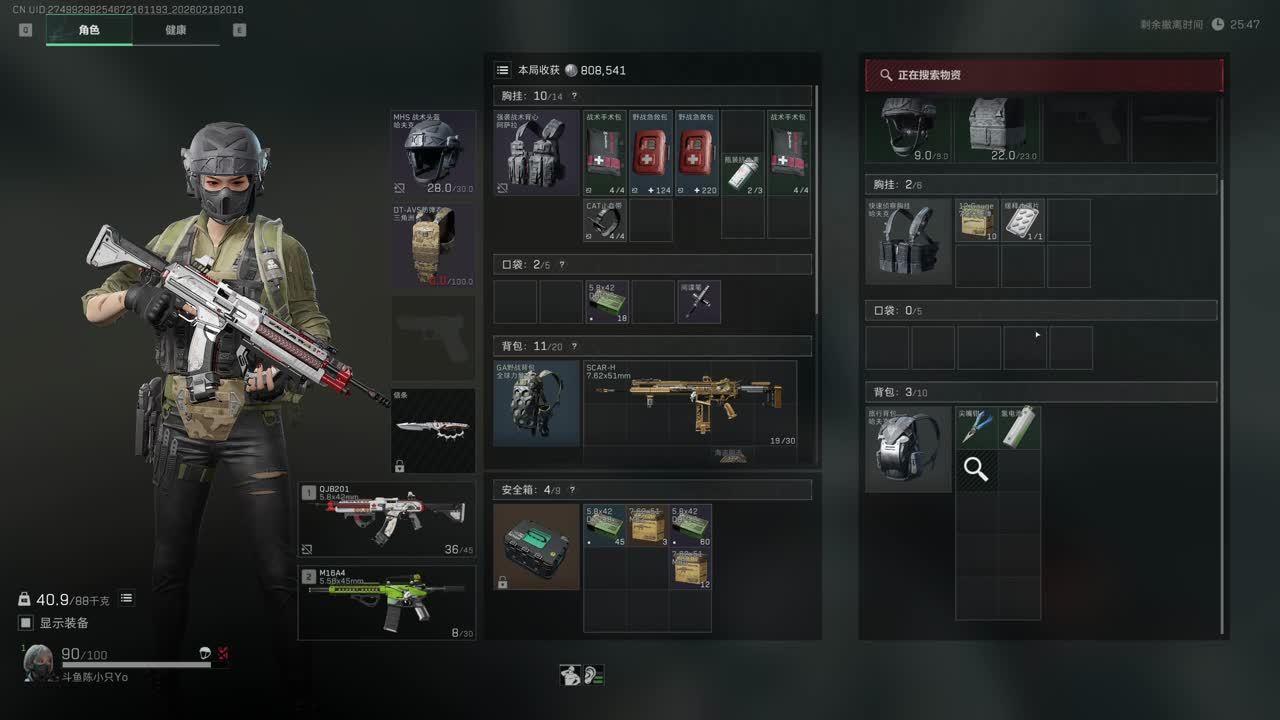Take the 12 Gauge ammo from loot
This screenshot has height=720, width=1280.
click(977, 220)
